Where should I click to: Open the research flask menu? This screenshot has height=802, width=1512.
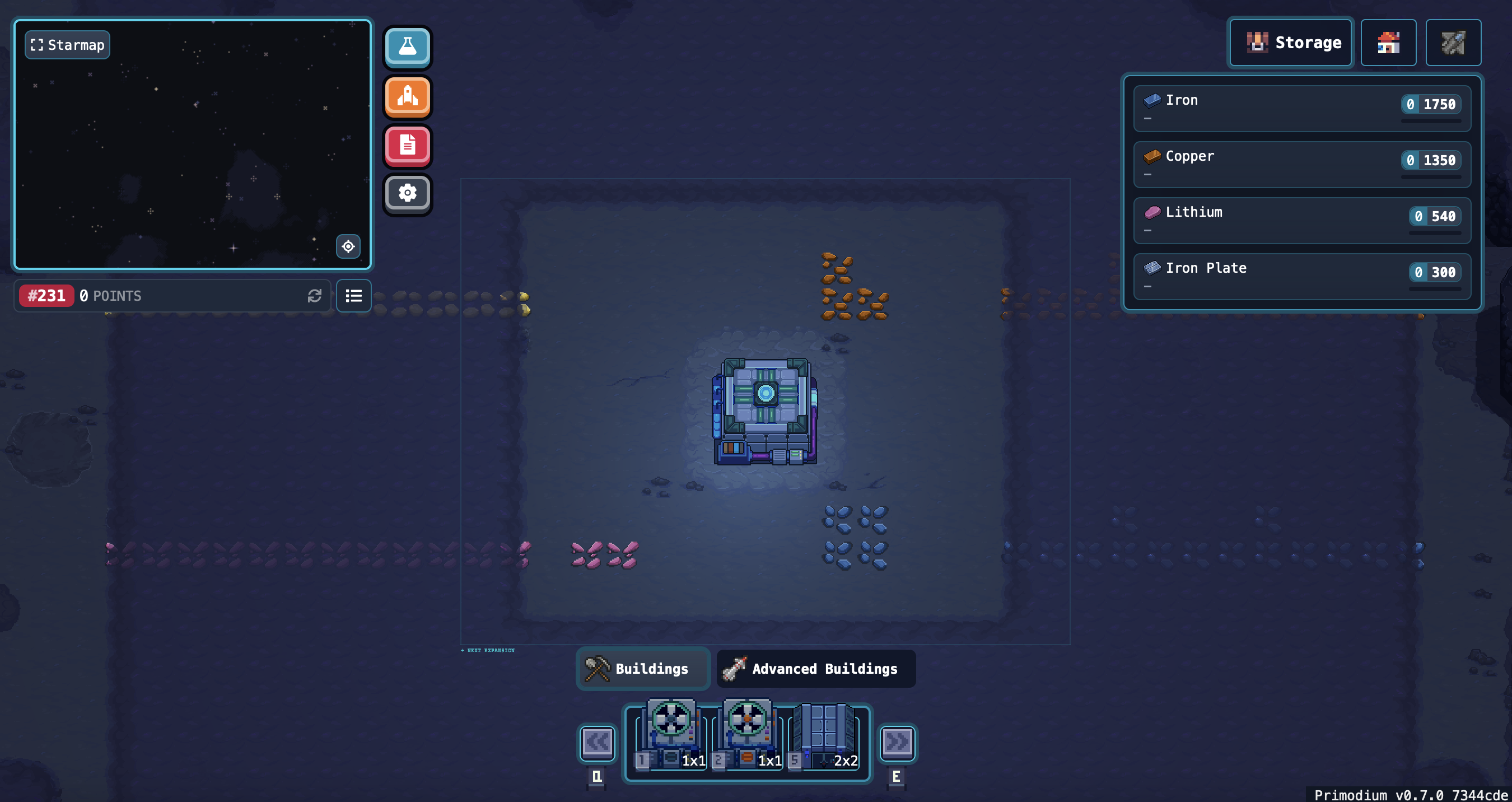407,46
